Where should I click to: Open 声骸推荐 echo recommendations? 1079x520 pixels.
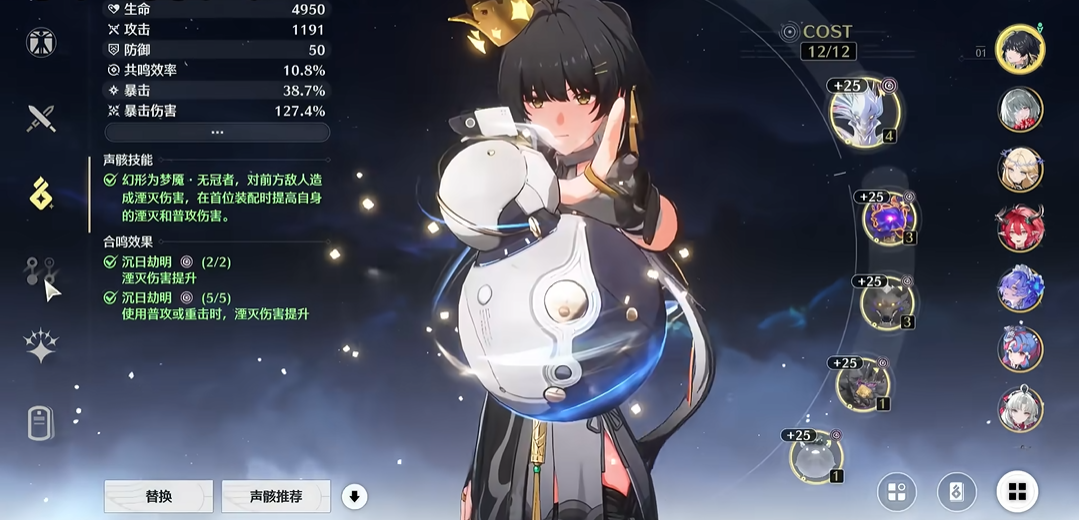pos(276,496)
